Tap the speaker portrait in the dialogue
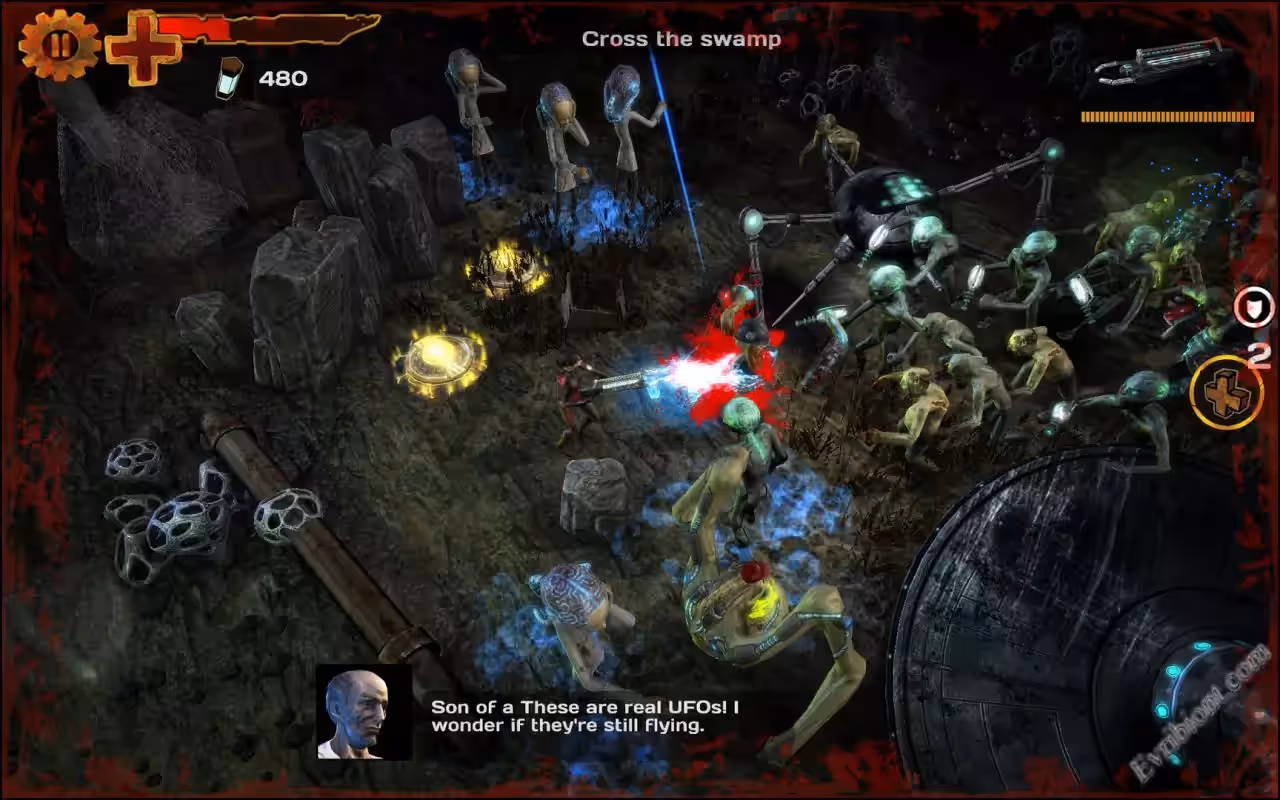This screenshot has width=1280, height=800. (x=364, y=712)
